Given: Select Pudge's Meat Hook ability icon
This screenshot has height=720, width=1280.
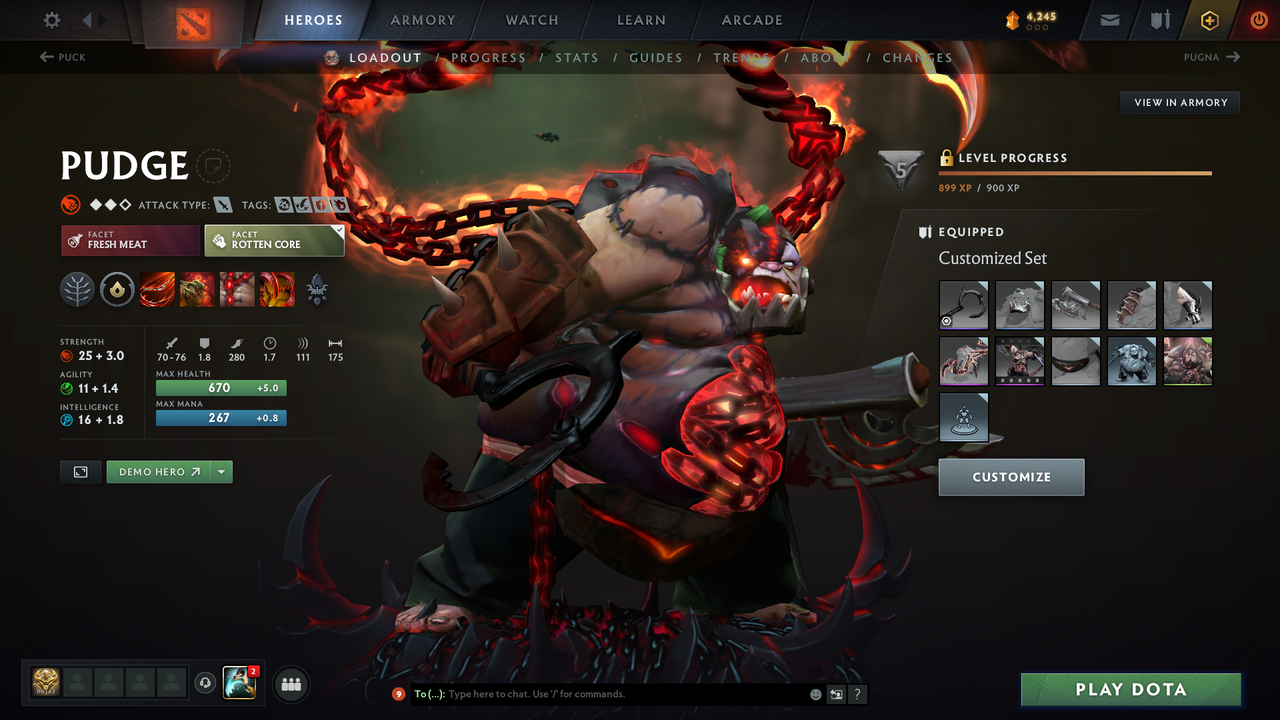Looking at the screenshot, I should tap(157, 290).
